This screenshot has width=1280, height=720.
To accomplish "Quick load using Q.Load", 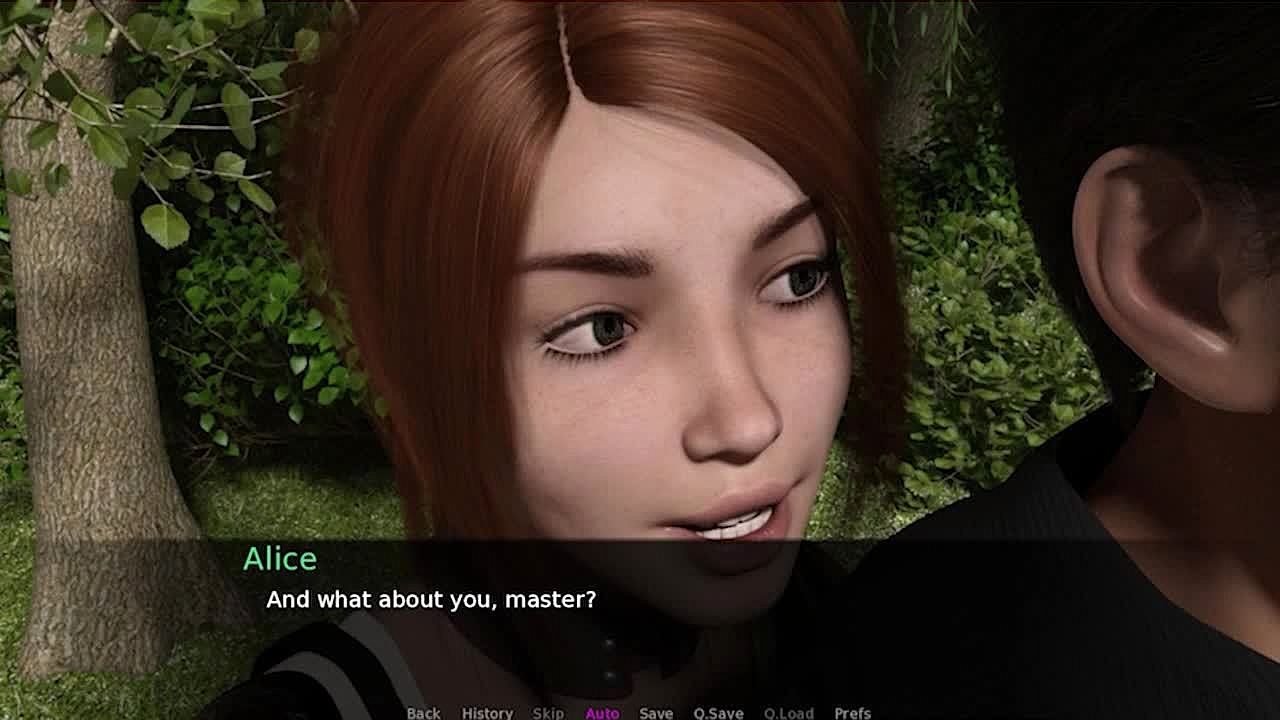I will click(x=788, y=712).
